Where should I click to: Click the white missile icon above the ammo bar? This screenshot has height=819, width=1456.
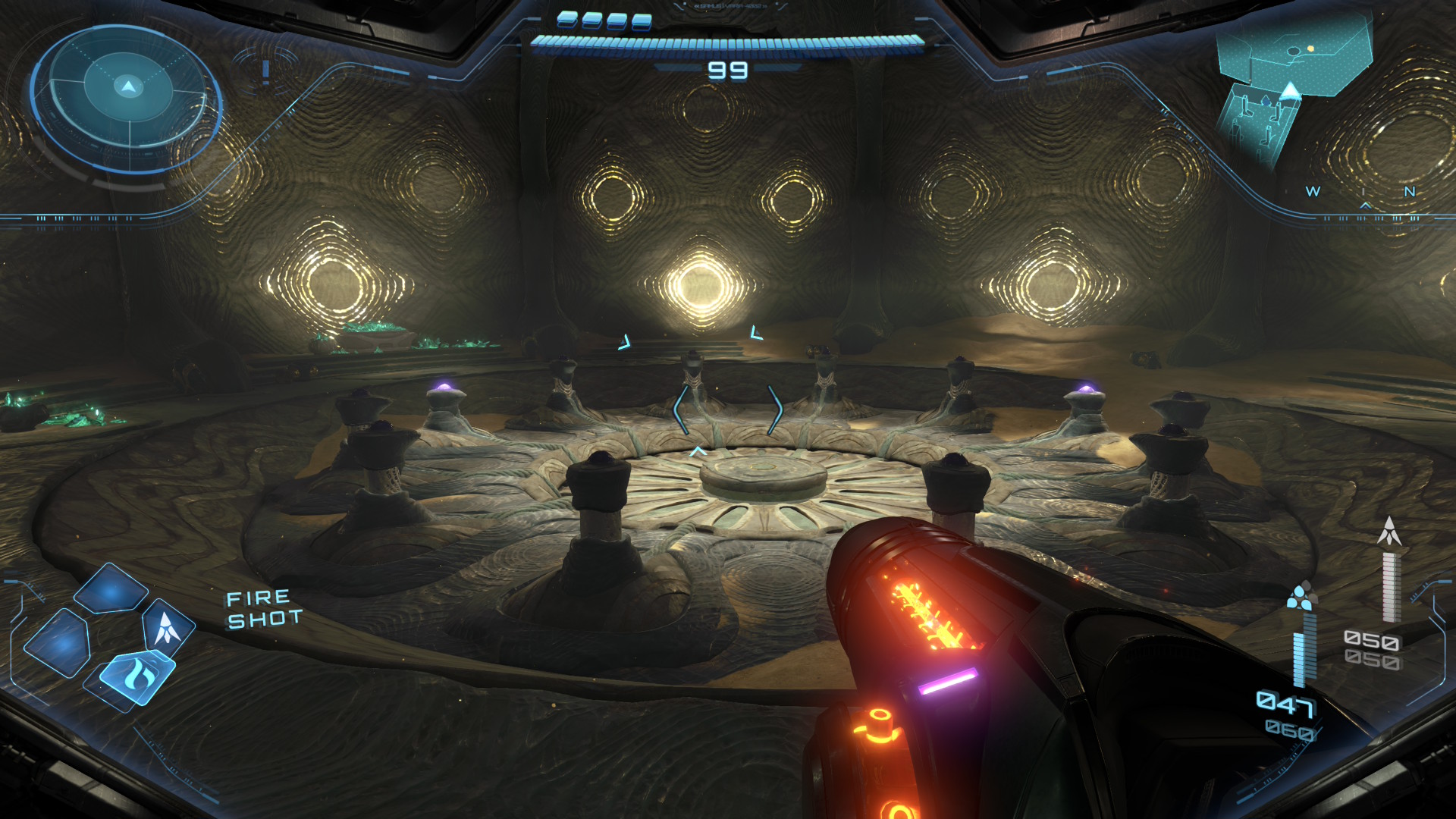[1389, 532]
